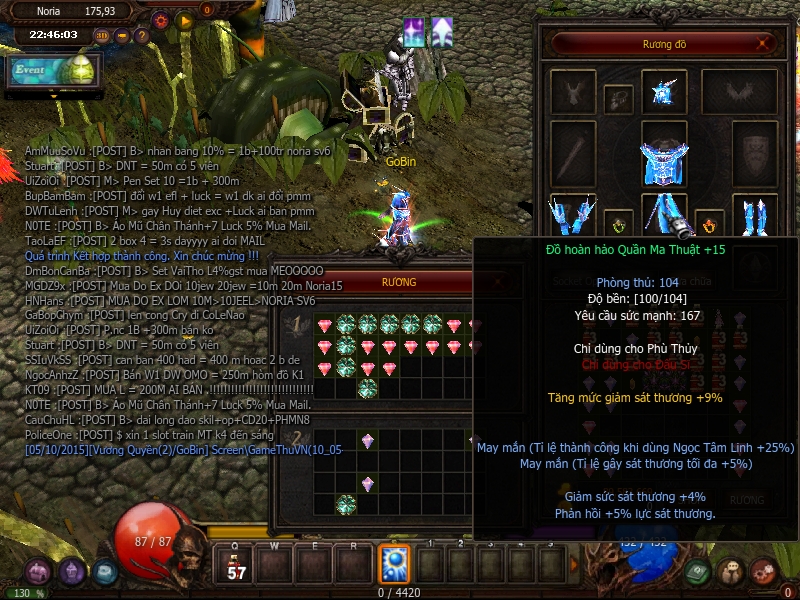Select the equipped blue helmet slot
The image size is (800, 600).
663,92
